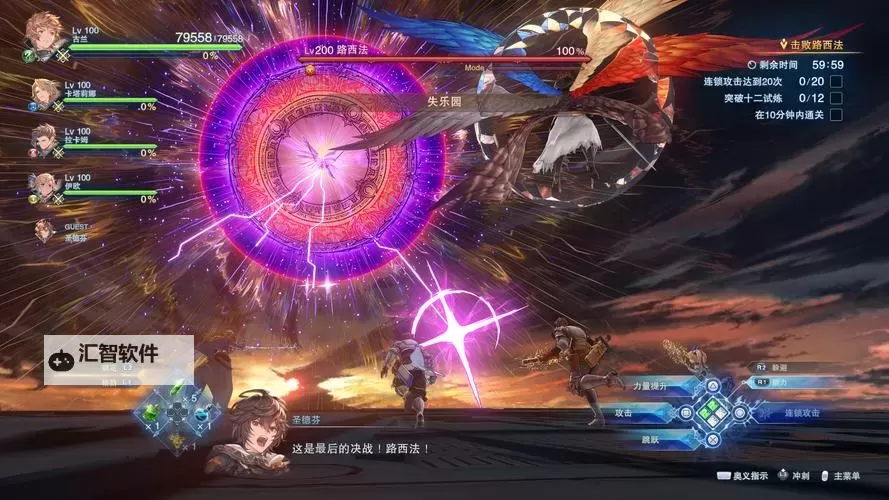
Task: Tick the 突破十二试炼 objective checkbox
Action: pyautogui.click(x=836, y=98)
